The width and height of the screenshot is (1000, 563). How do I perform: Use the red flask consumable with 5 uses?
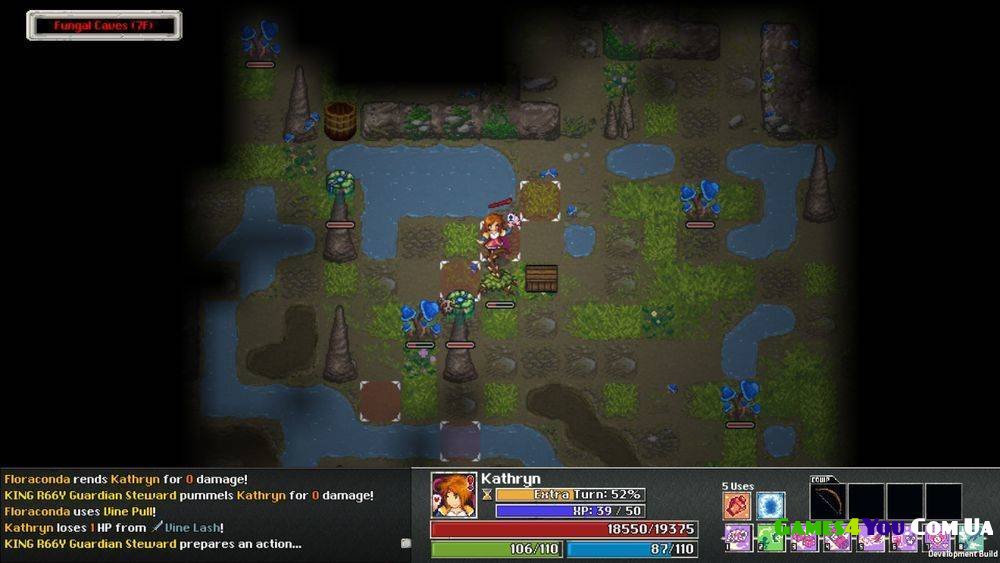pos(737,505)
